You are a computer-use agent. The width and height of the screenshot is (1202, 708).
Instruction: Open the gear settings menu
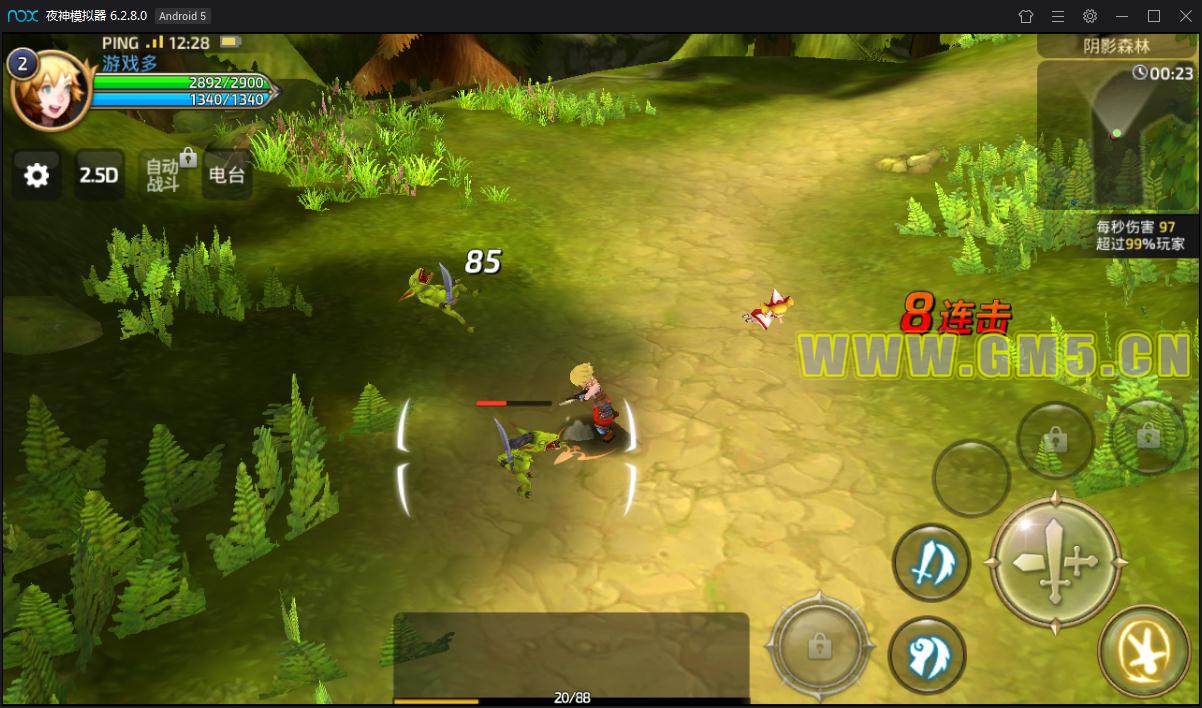[x=36, y=176]
